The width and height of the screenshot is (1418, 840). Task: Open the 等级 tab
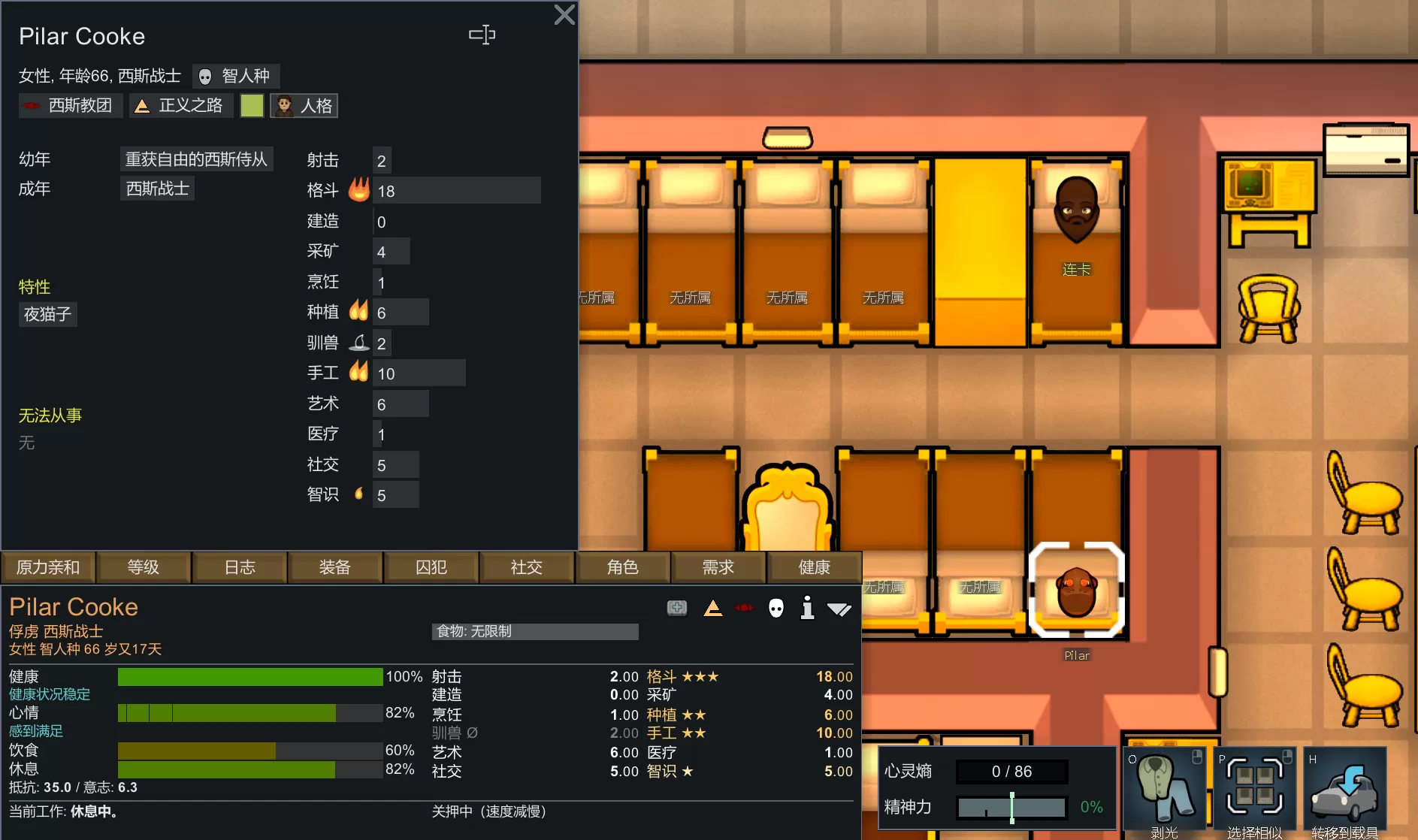[x=144, y=567]
